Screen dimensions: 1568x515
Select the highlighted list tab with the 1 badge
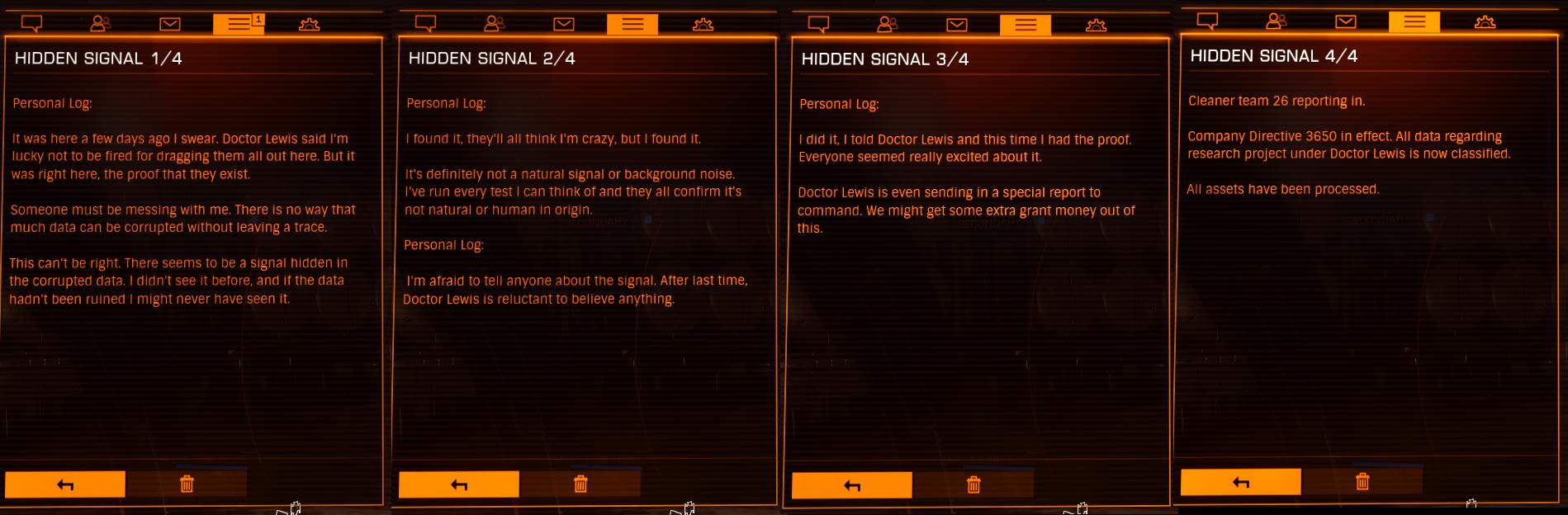(x=239, y=24)
